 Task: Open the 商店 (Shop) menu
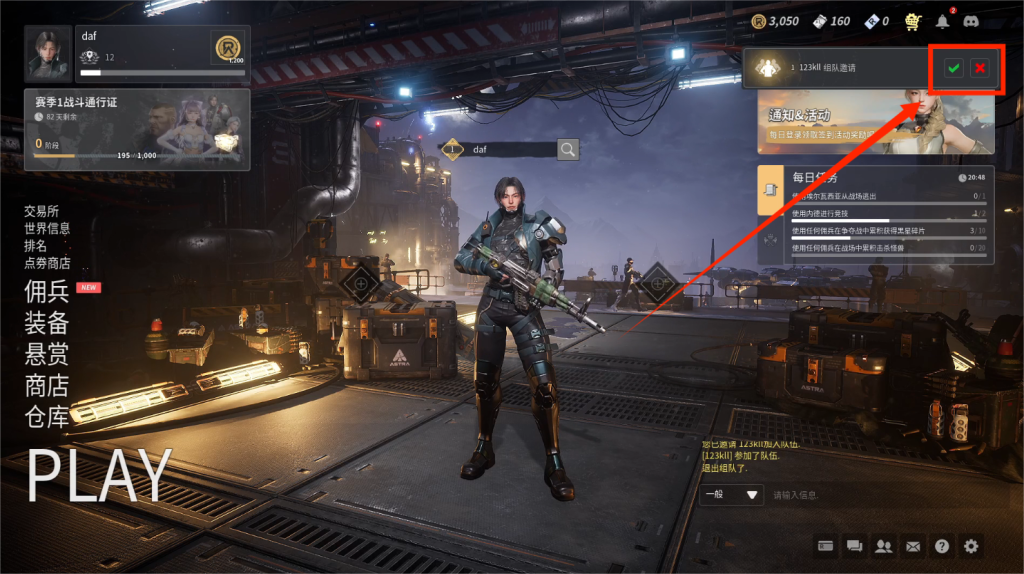(47, 385)
